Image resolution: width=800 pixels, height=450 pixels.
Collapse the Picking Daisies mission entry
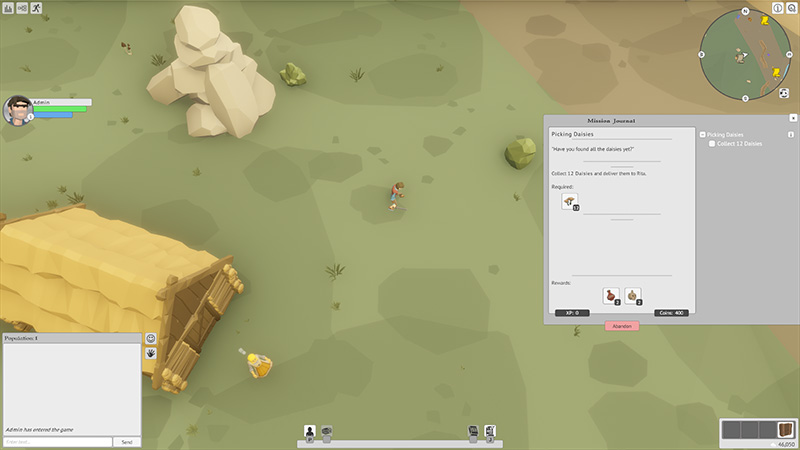click(x=703, y=134)
